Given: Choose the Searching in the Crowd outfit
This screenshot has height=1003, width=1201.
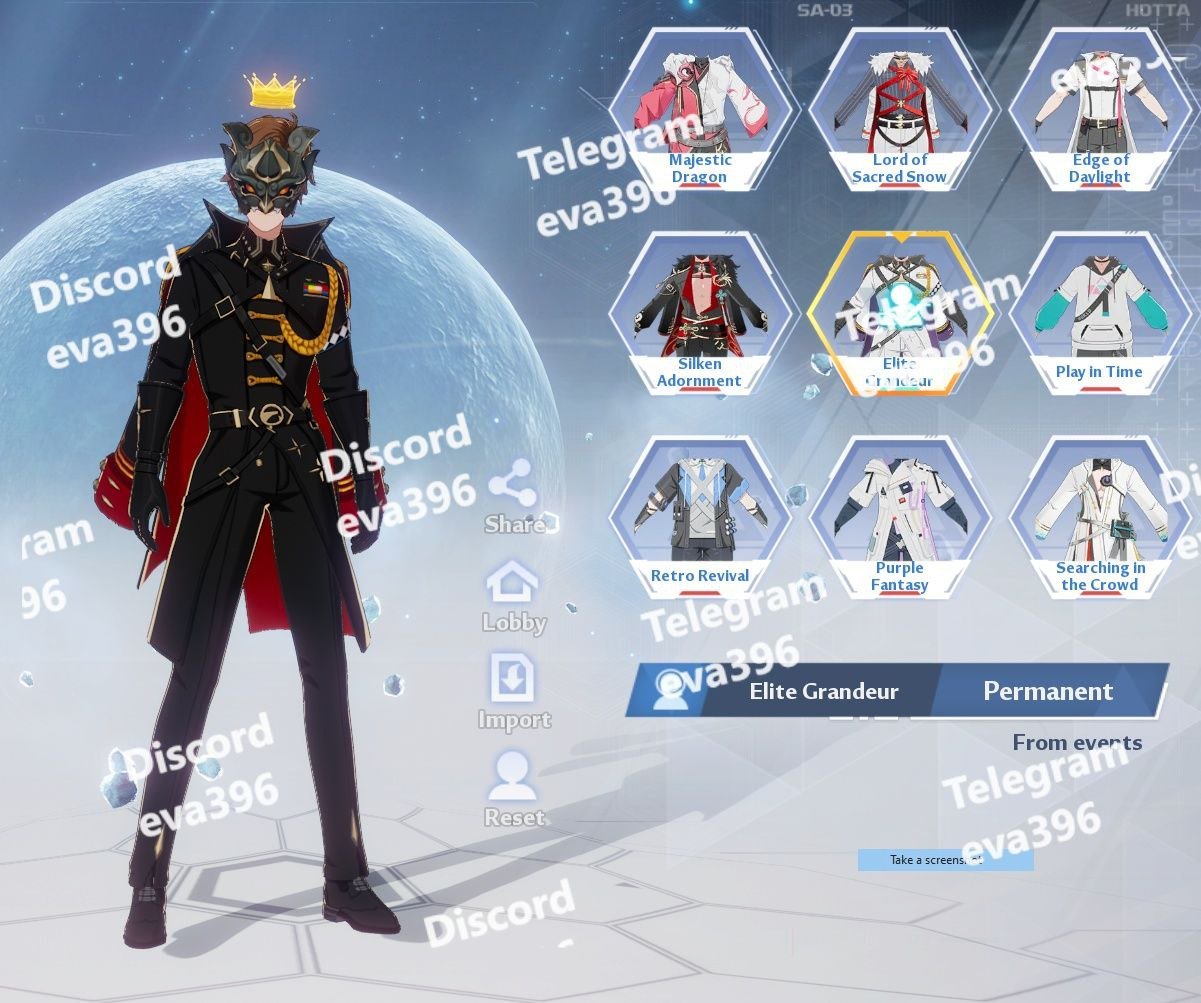Looking at the screenshot, I should (1100, 516).
